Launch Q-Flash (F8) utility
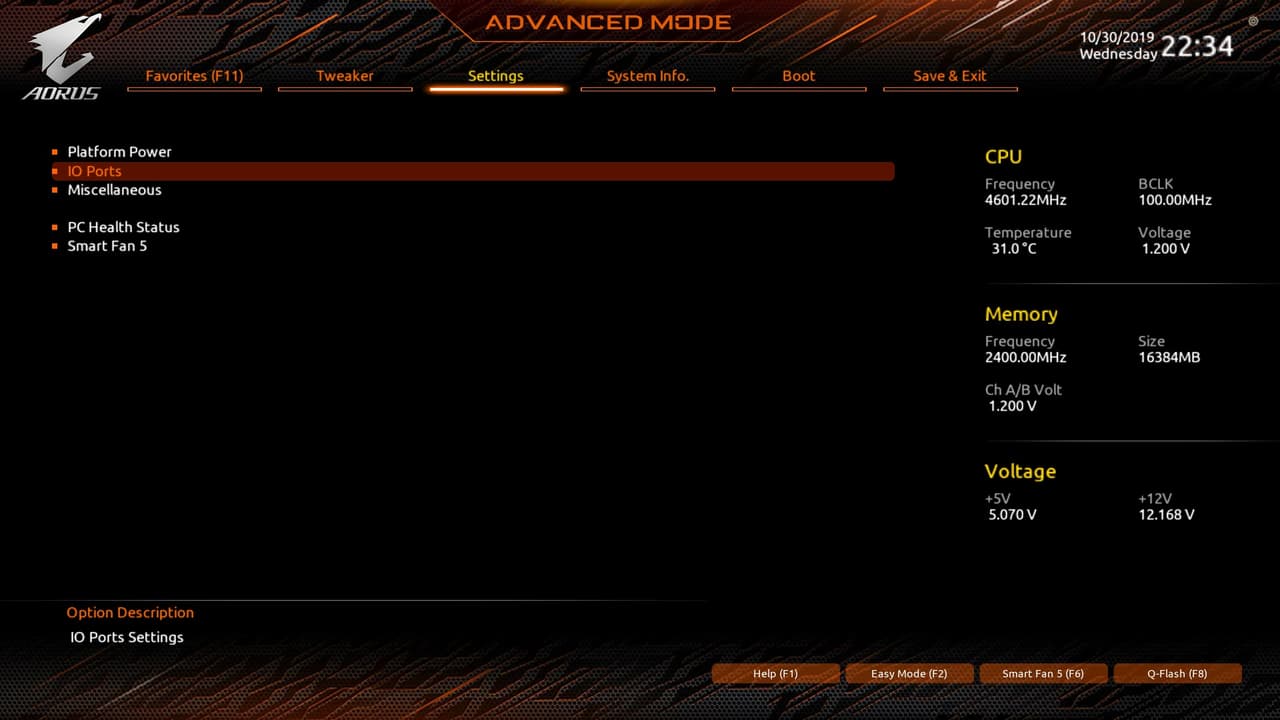 tap(1177, 673)
